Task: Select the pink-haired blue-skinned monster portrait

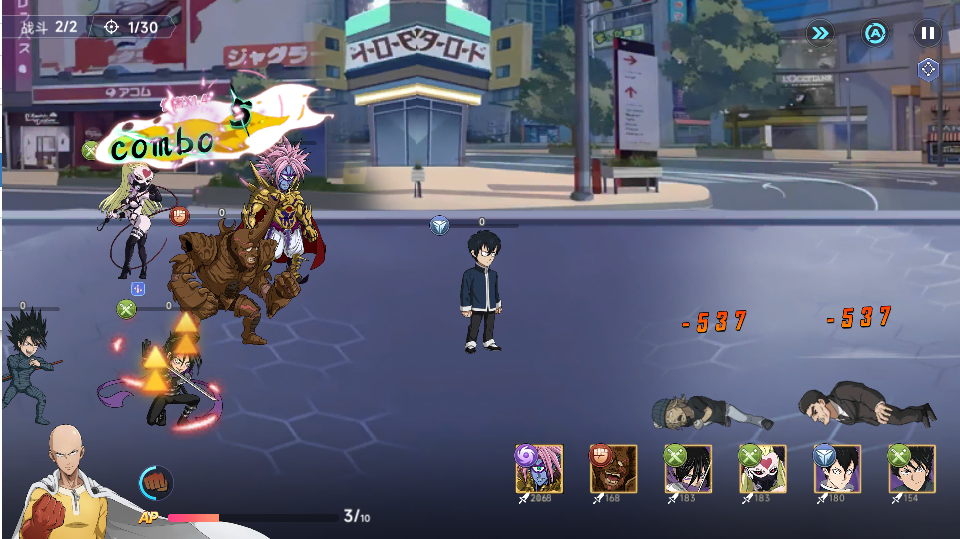Action: pos(540,469)
